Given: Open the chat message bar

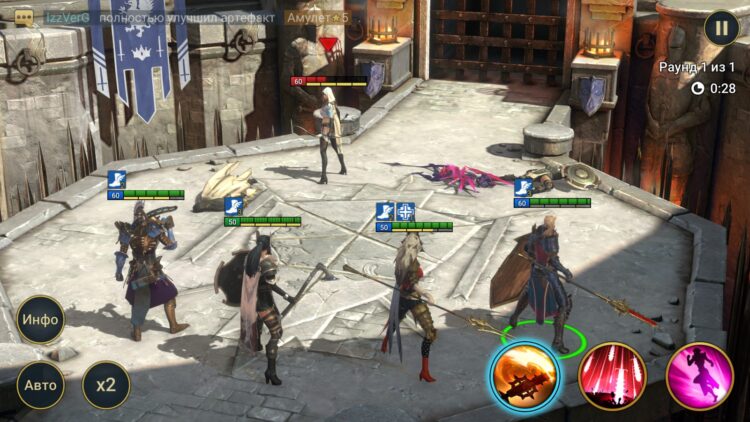Looking at the screenshot, I should [190, 17].
